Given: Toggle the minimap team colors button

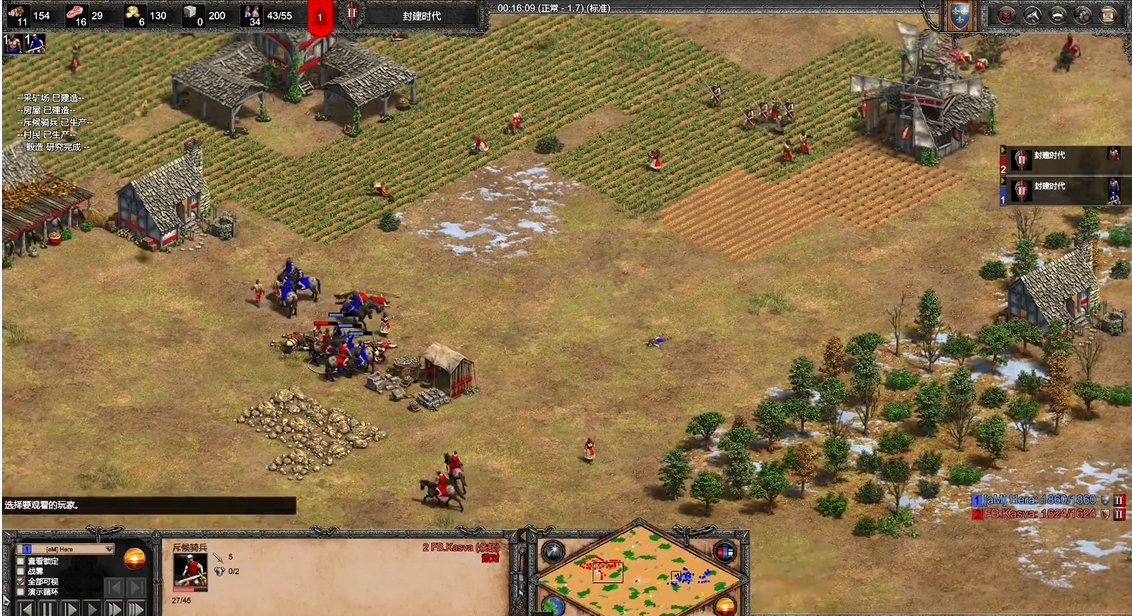Looking at the screenshot, I should coord(725,552).
